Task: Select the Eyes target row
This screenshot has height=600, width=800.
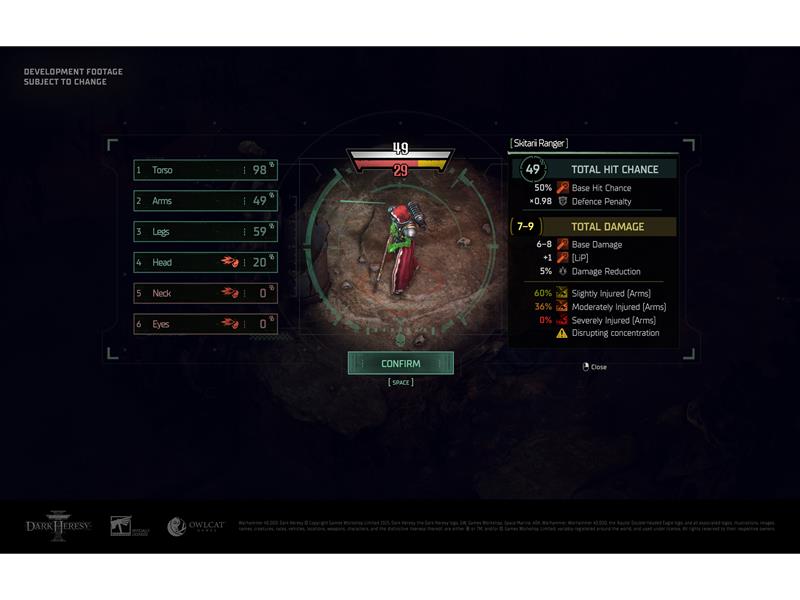Action: click(x=205, y=324)
